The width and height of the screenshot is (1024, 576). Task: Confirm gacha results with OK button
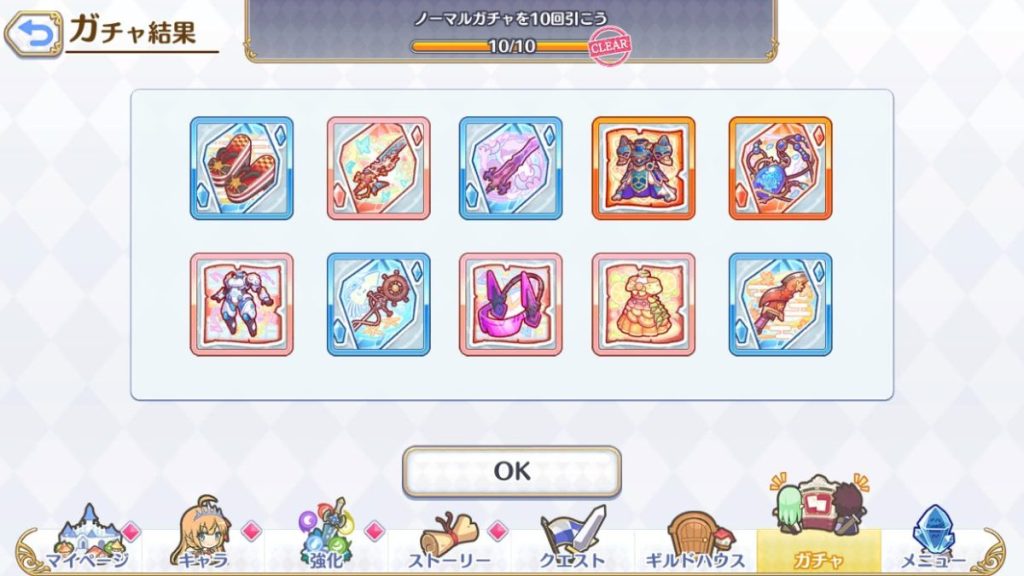click(x=511, y=471)
